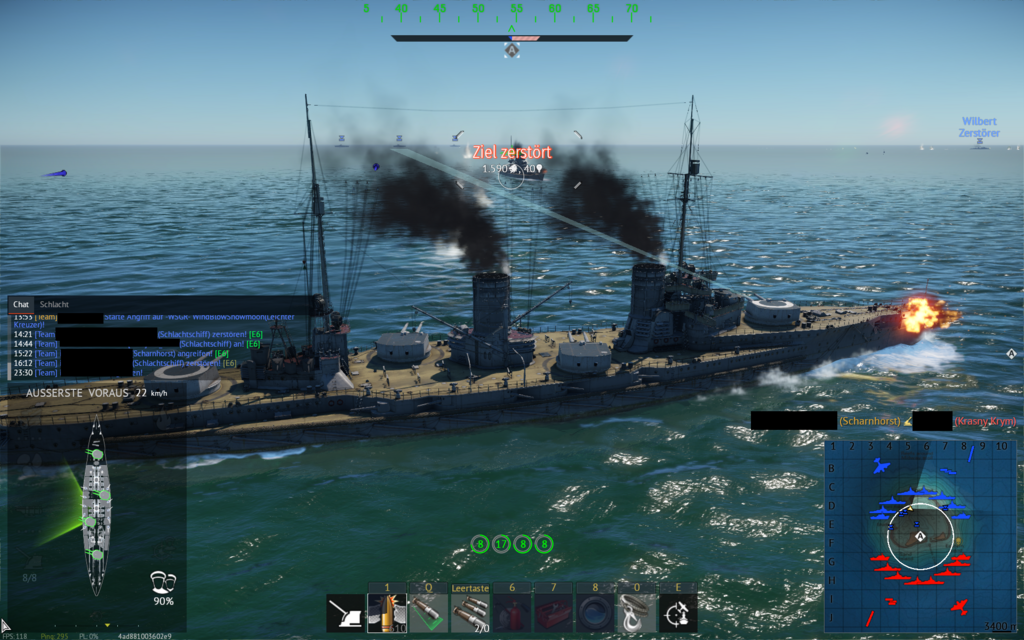Use the fire extinguisher slot
This screenshot has width=1024, height=640.
pyautogui.click(x=512, y=613)
